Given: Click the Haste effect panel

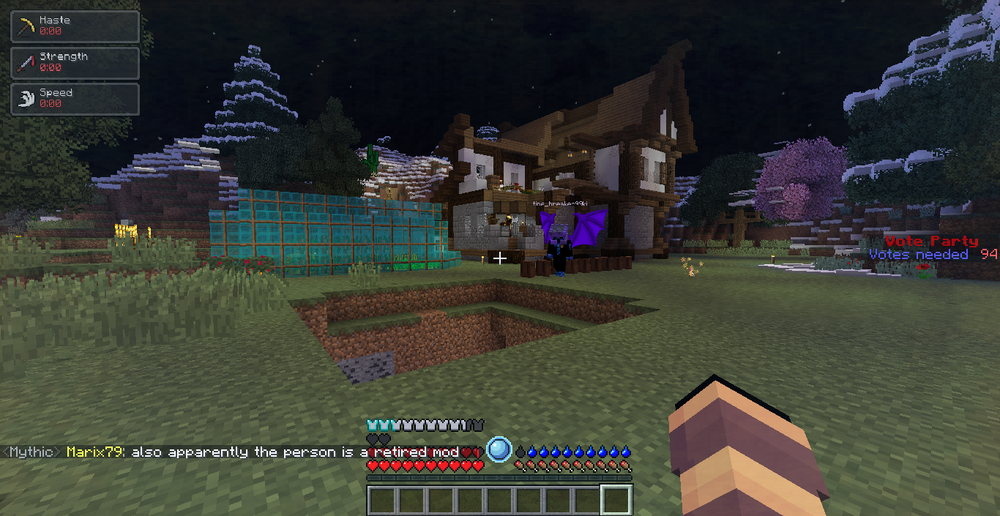Looking at the screenshot, I should click(x=75, y=26).
